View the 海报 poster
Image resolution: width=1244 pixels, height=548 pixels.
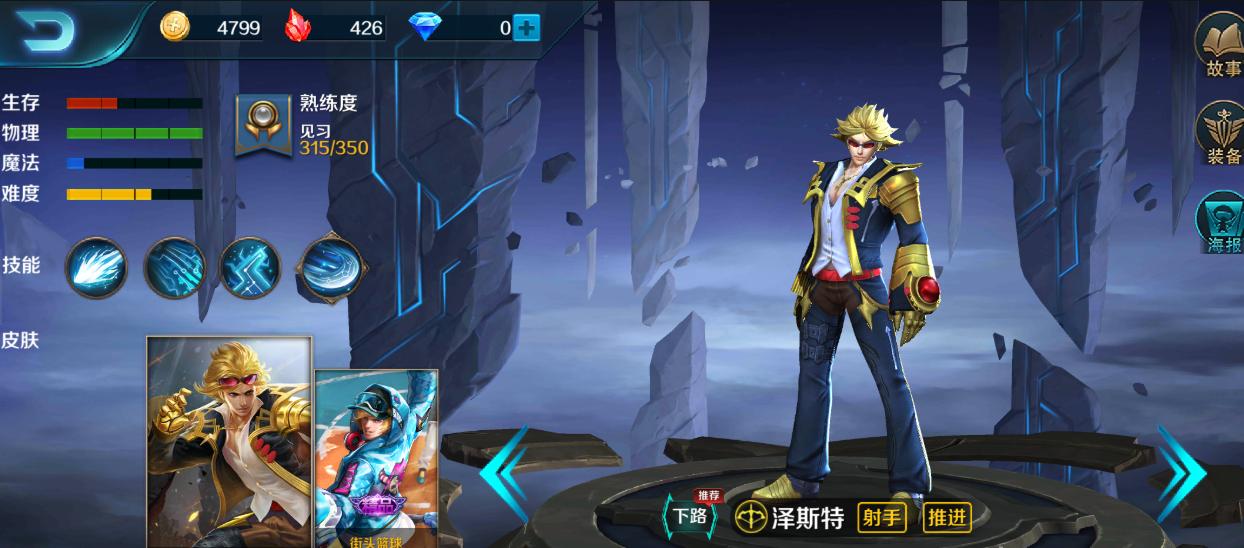click(1223, 222)
